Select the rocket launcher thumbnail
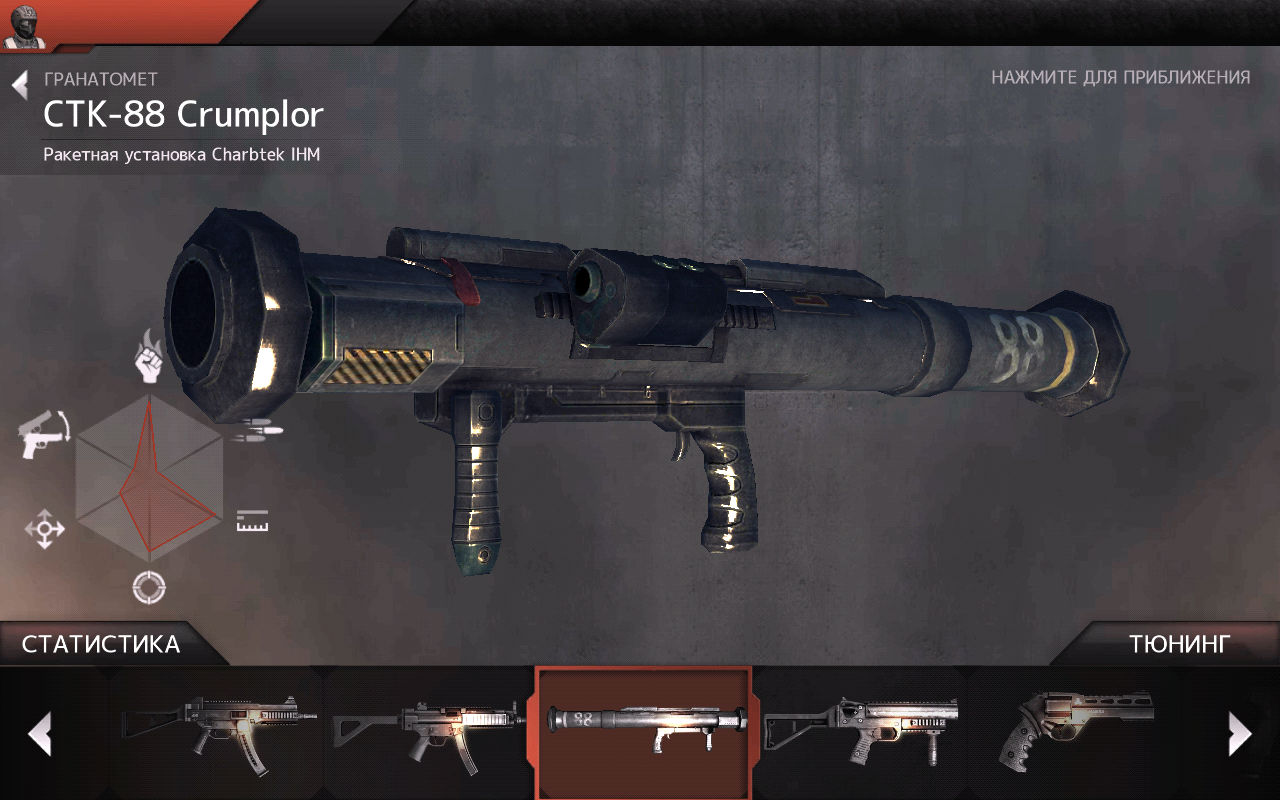This screenshot has height=800, width=1280. click(x=643, y=730)
